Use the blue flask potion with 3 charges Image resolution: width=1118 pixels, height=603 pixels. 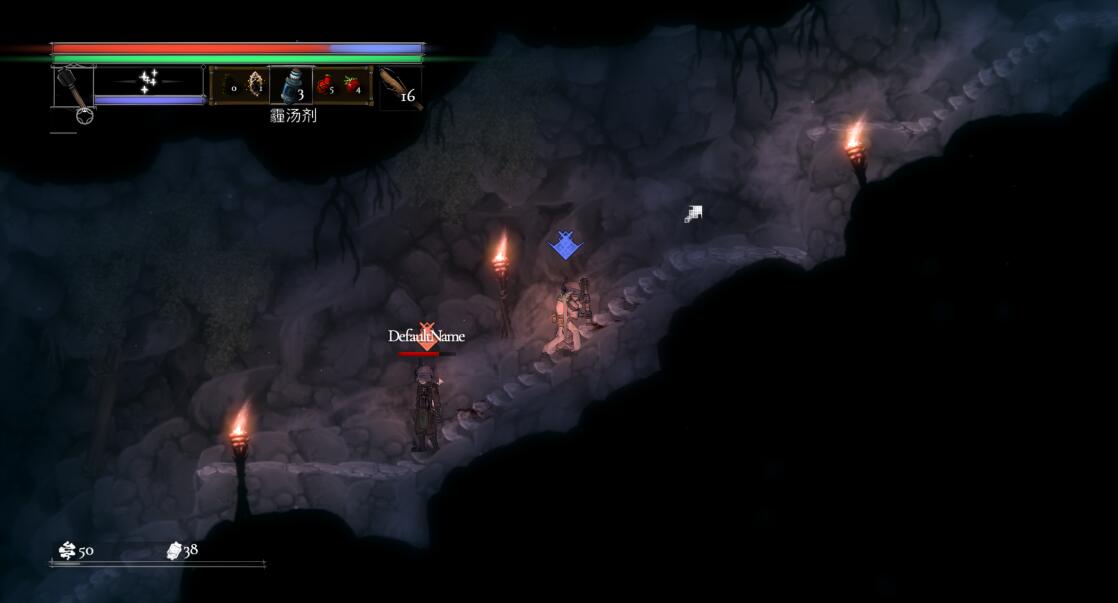coord(290,85)
